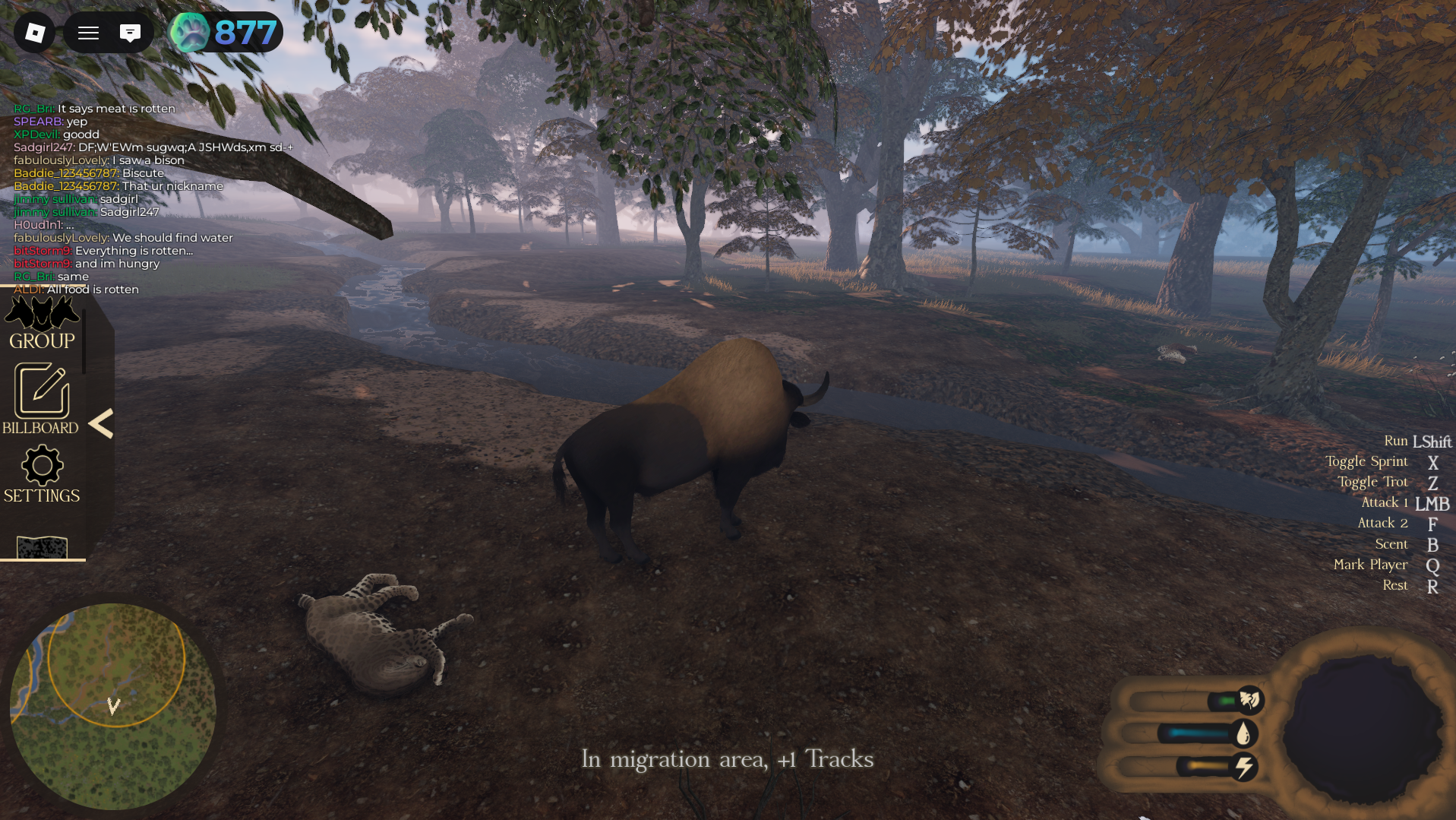Enable Toggle Sprint from the keybind list
1456x820 pixels.
click(1366, 461)
